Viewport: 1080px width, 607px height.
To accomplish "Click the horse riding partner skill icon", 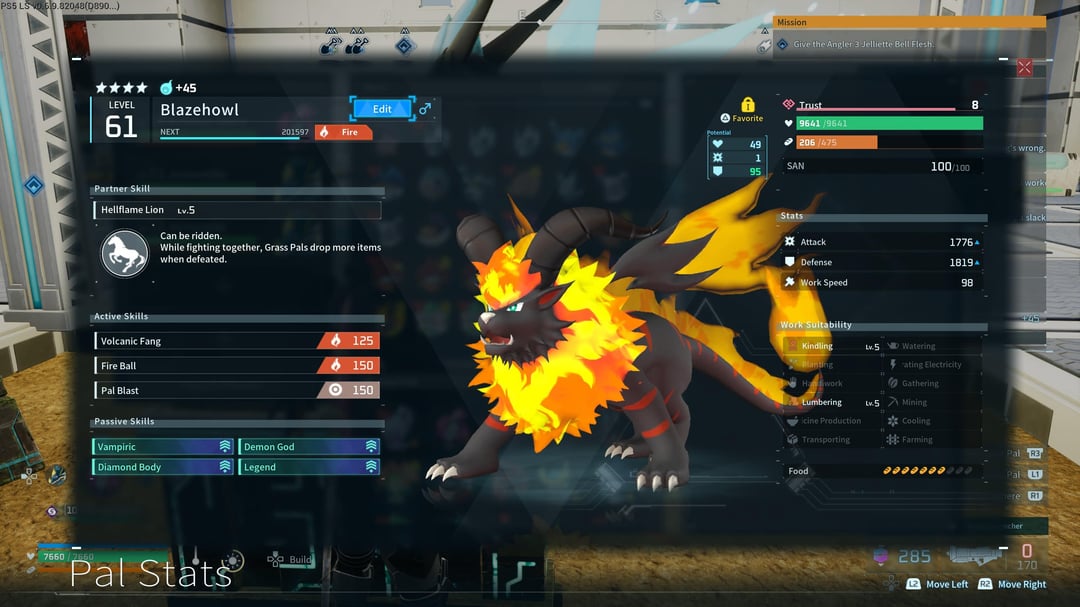I will coord(125,253).
